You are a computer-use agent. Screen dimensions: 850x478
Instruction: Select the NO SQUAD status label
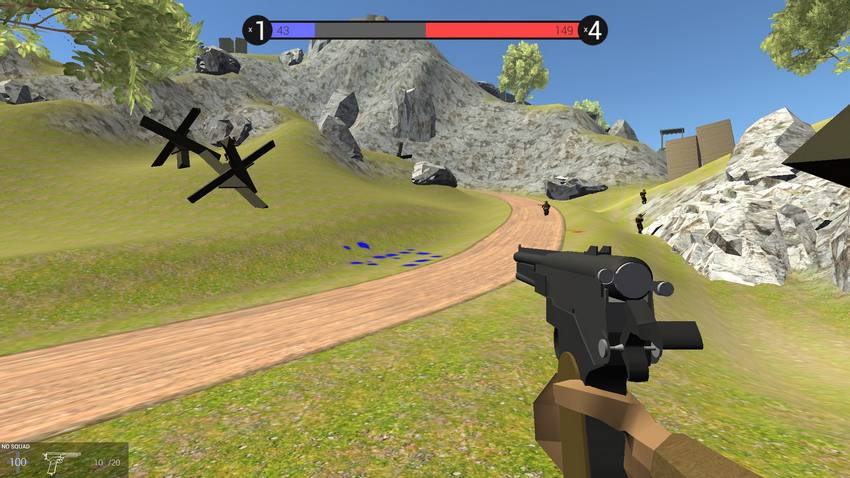pyautogui.click(x=18, y=447)
